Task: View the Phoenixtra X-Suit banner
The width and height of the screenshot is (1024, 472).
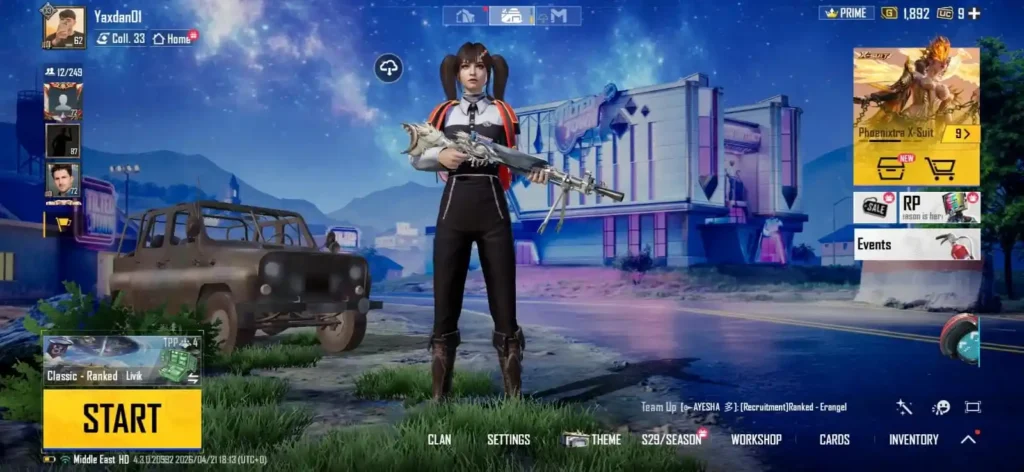Action: tap(916, 96)
